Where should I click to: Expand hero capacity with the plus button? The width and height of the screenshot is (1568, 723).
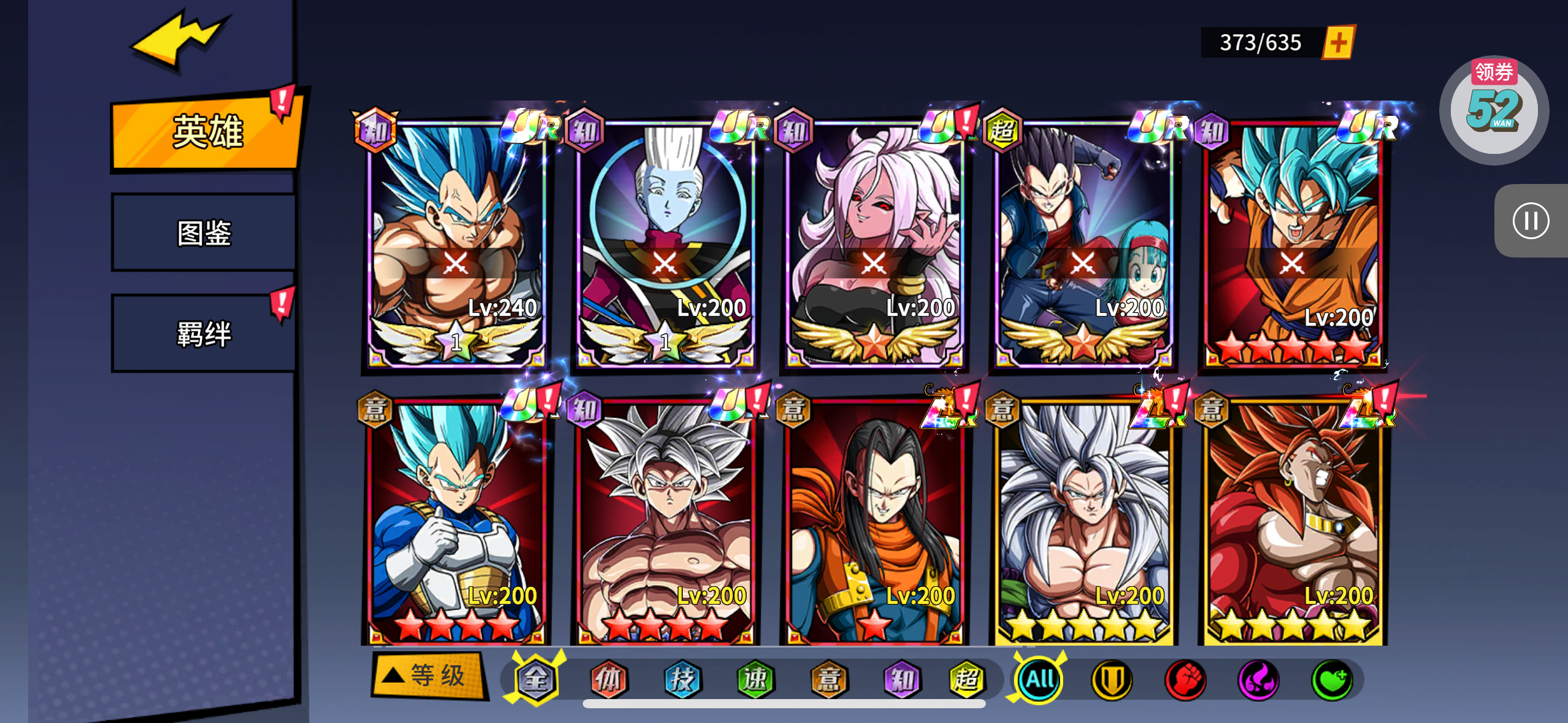1339,43
